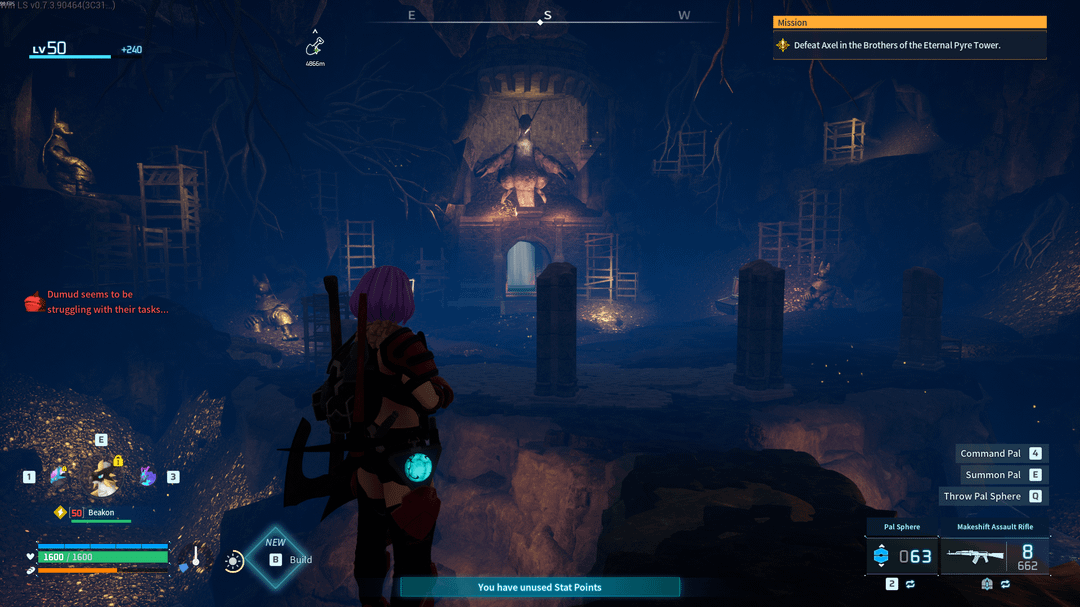Select the Pal Sphere slot
The image size is (1080, 607).
[901, 556]
